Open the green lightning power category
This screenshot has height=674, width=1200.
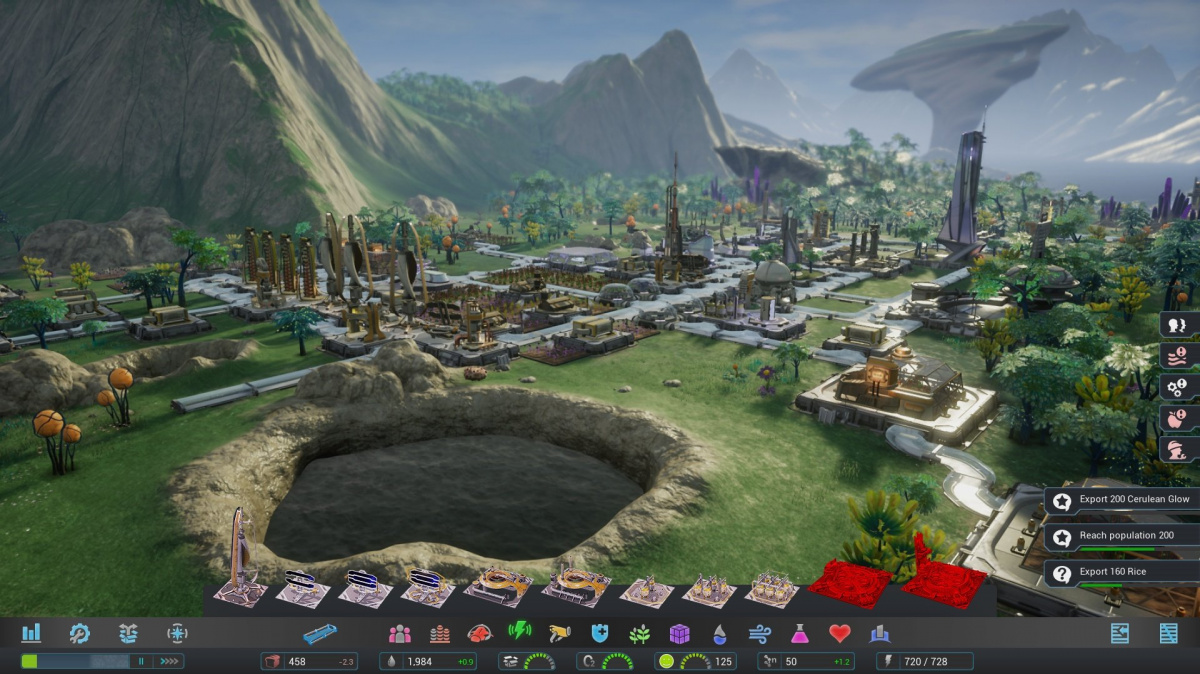click(x=520, y=632)
